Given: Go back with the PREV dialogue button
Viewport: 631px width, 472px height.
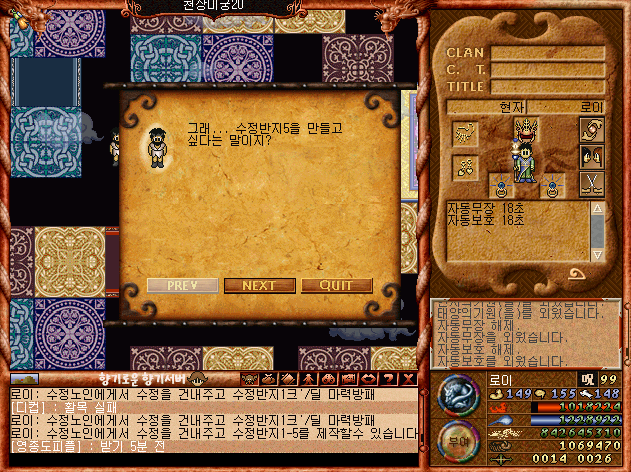Looking at the screenshot, I should tap(182, 285).
